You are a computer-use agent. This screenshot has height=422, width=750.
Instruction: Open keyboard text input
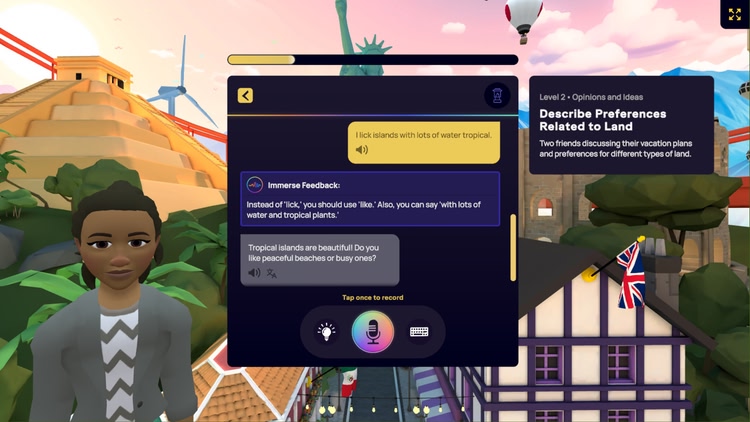(419, 332)
